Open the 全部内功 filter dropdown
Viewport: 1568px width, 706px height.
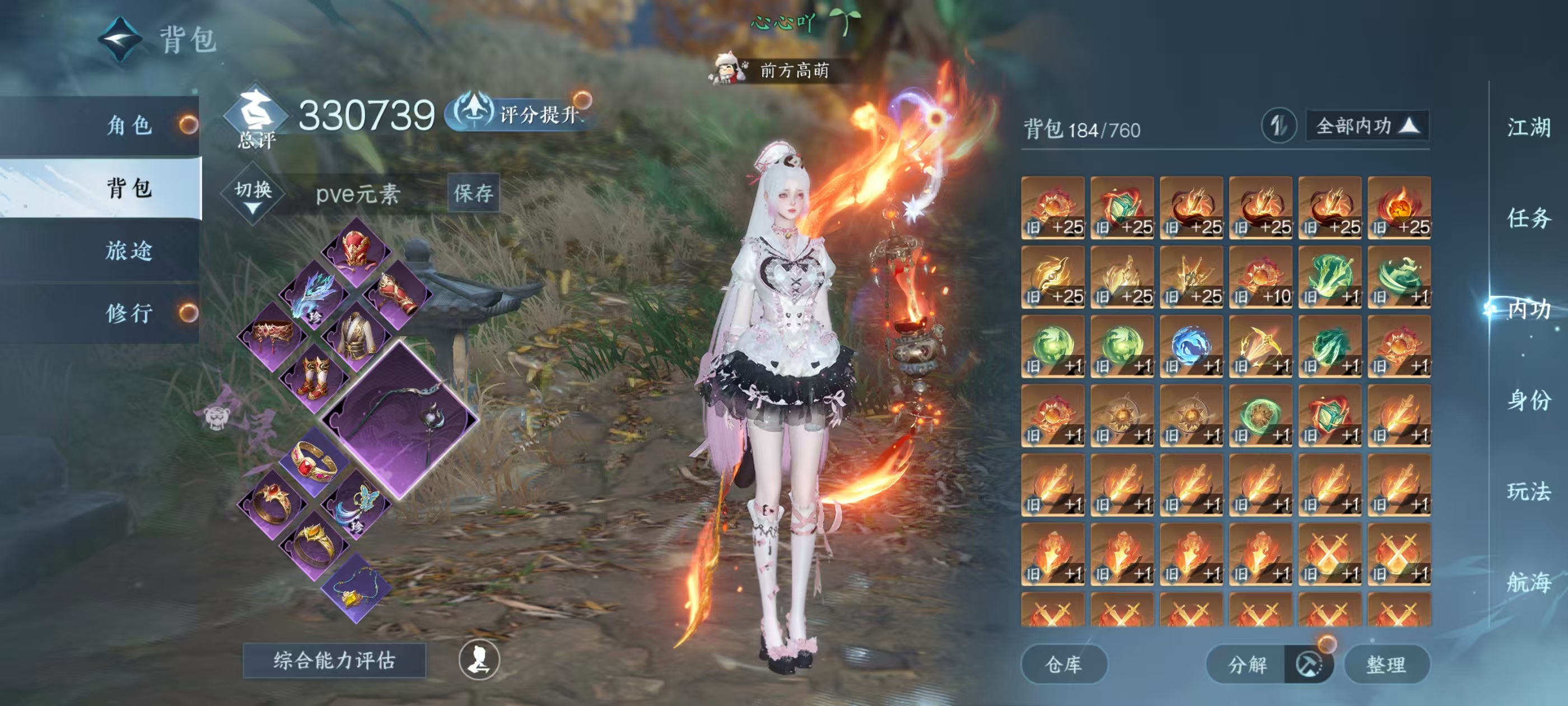1366,126
